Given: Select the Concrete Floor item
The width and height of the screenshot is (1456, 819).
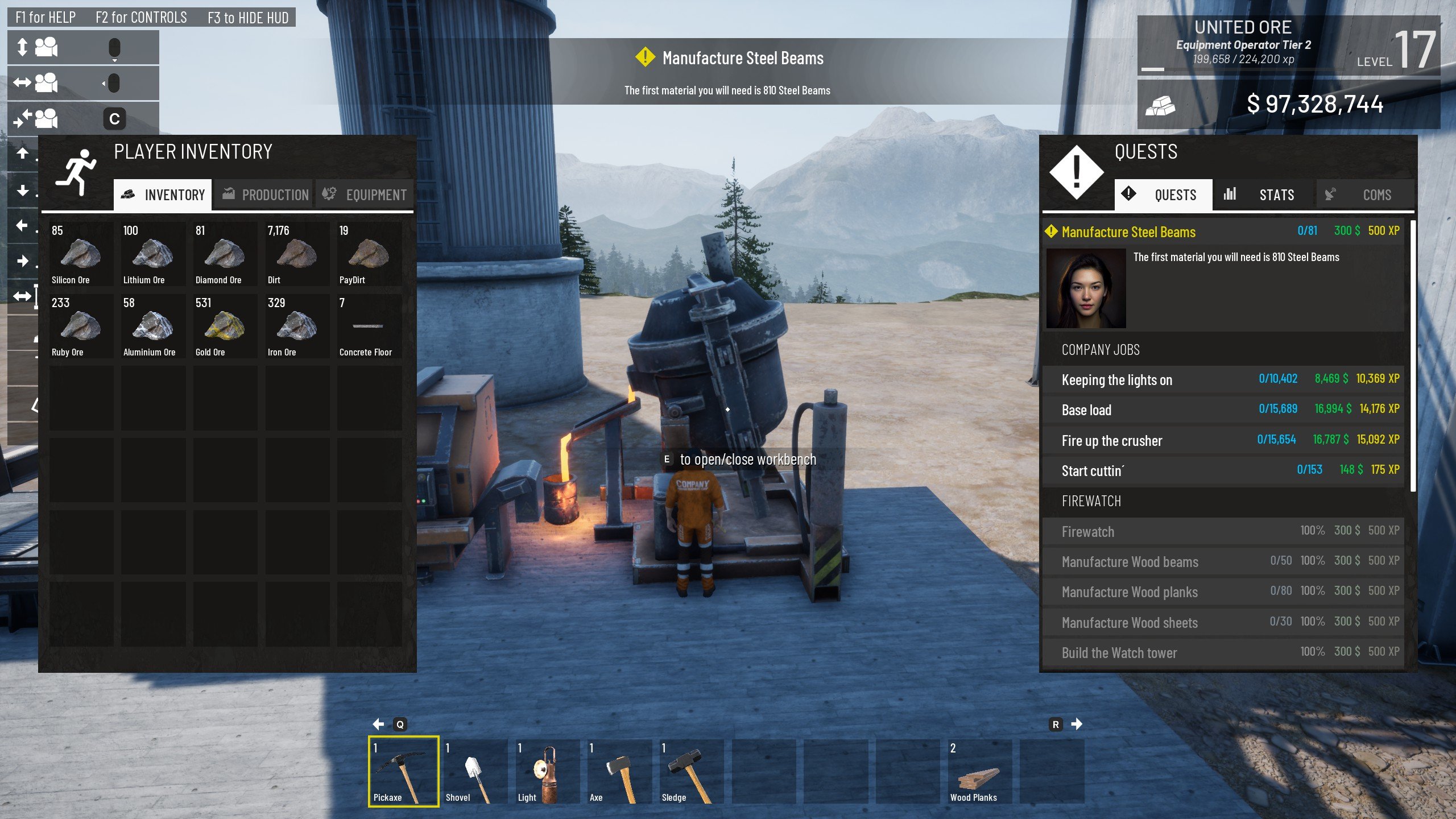Looking at the screenshot, I should click(369, 326).
